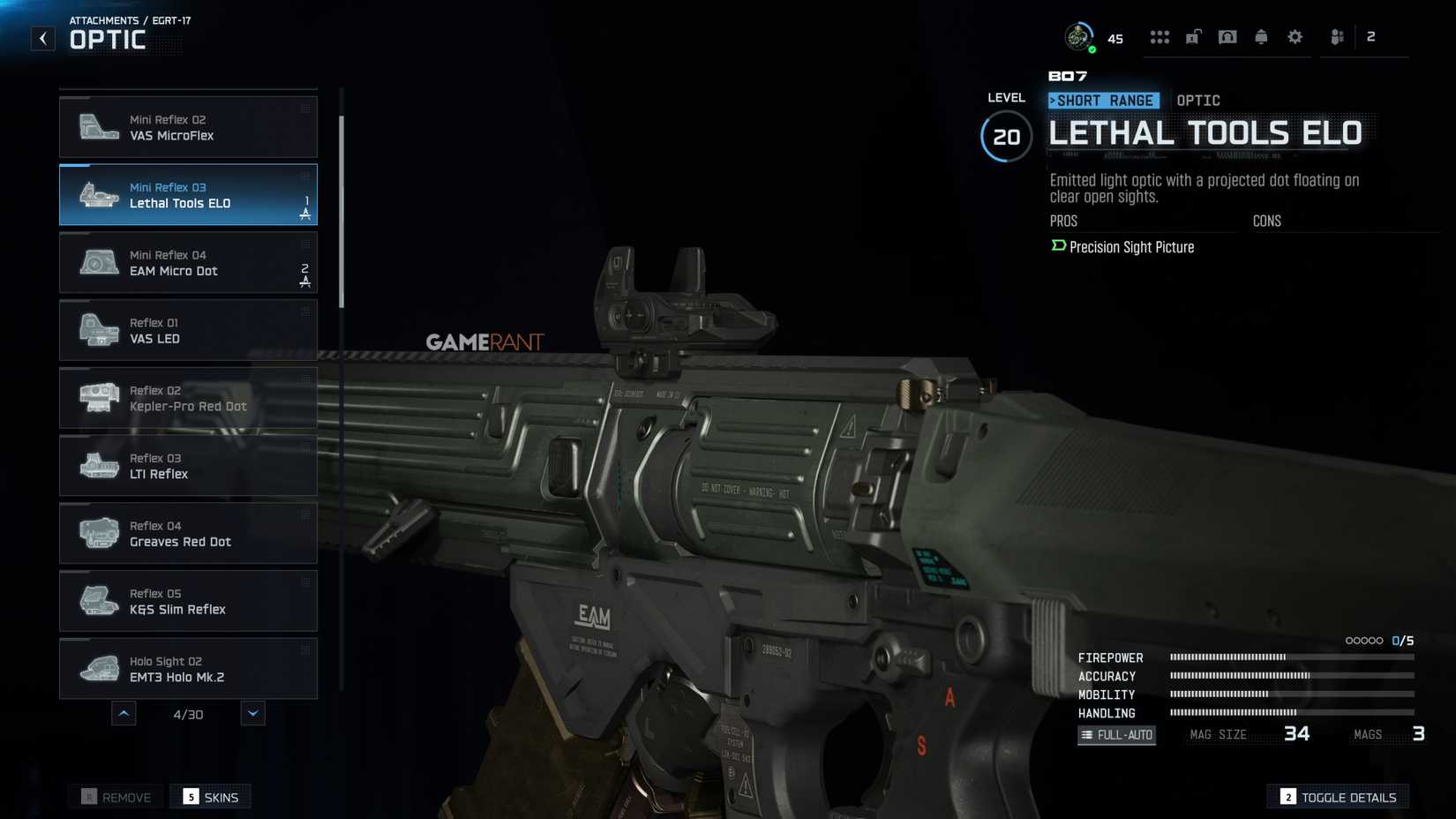Screen dimensions: 1456x819
Task: Collapse to previous page with the up chevron
Action: [x=124, y=713]
